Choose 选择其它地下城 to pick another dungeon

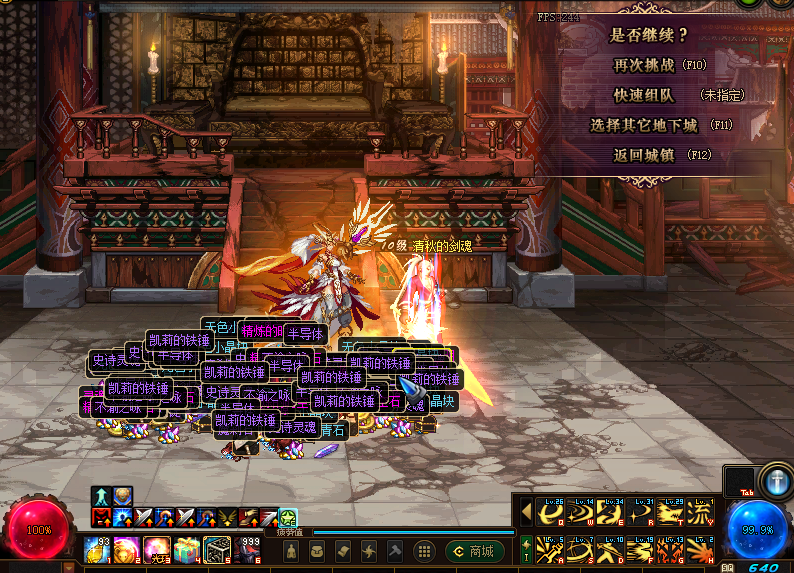tap(647, 126)
